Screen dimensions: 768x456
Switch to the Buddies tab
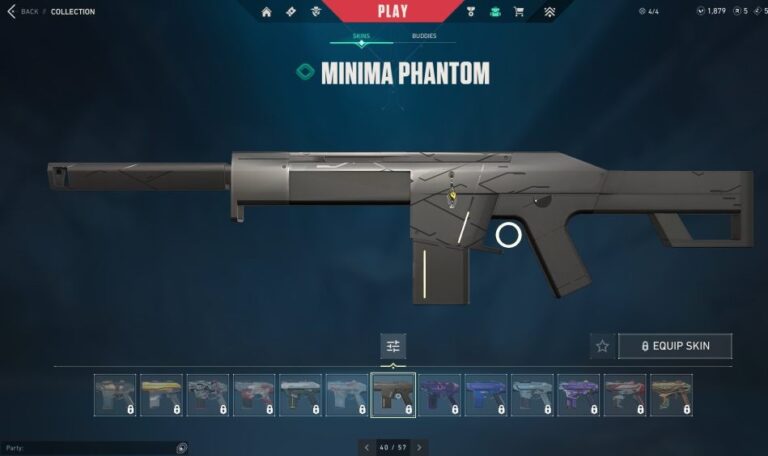423,36
